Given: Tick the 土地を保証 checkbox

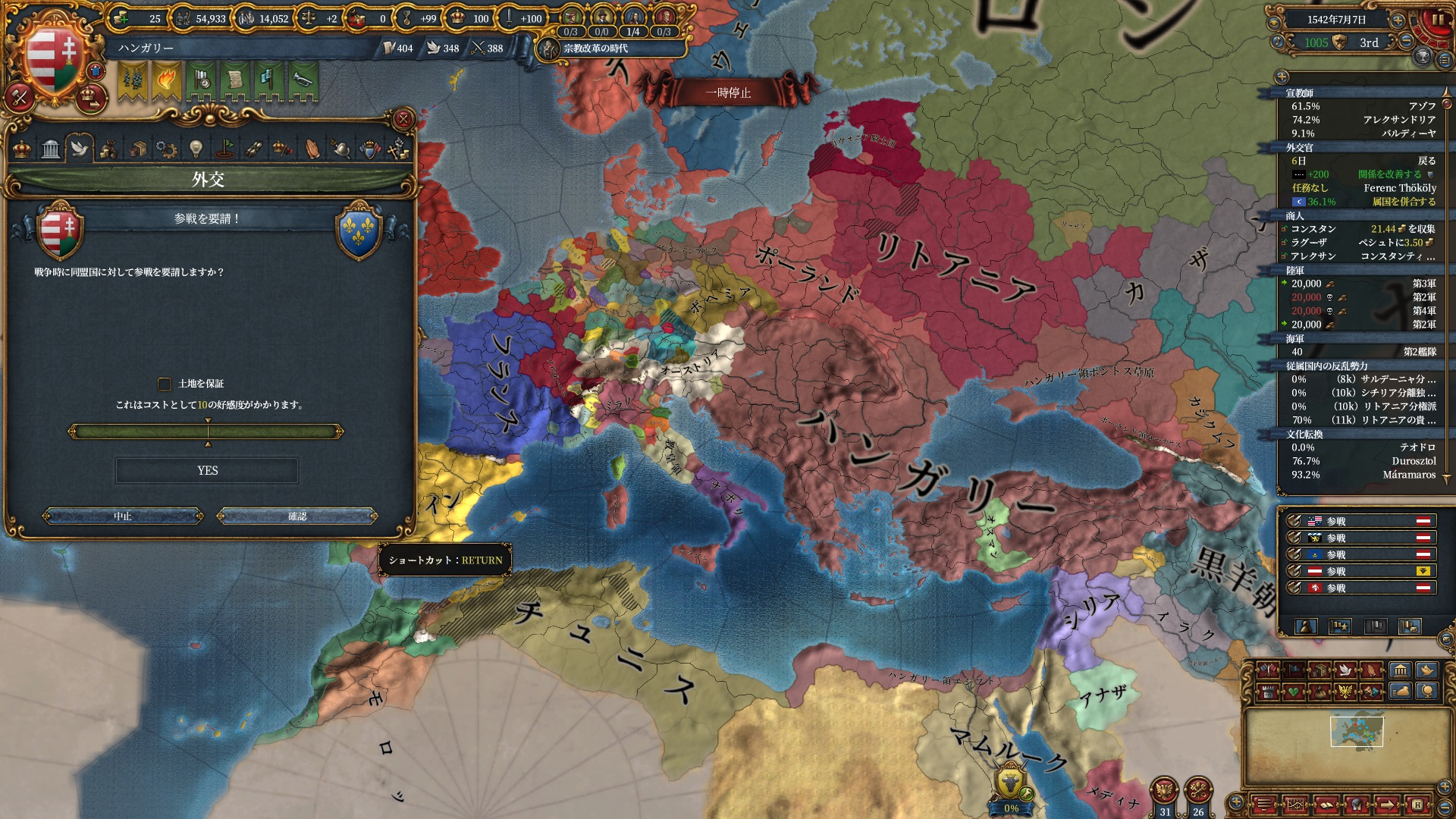Looking at the screenshot, I should pyautogui.click(x=165, y=384).
